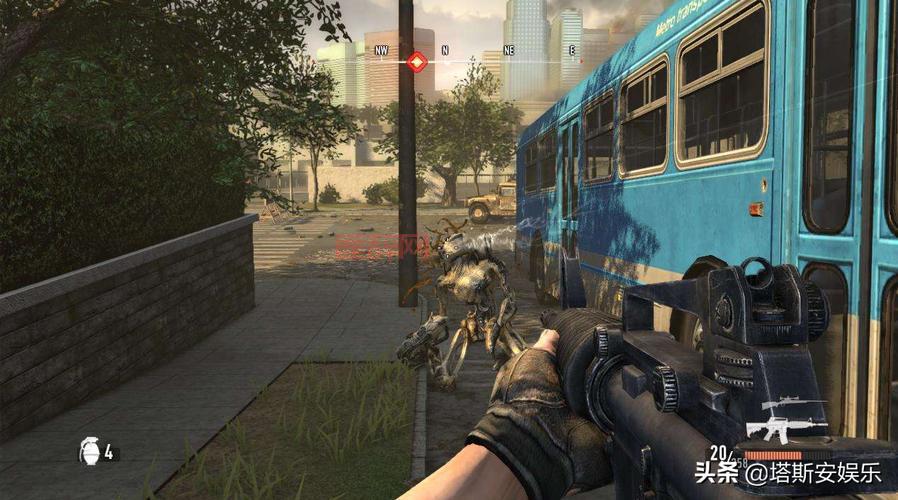Select the grenade icon
This screenshot has width=898, height=500.
(x=87, y=452)
